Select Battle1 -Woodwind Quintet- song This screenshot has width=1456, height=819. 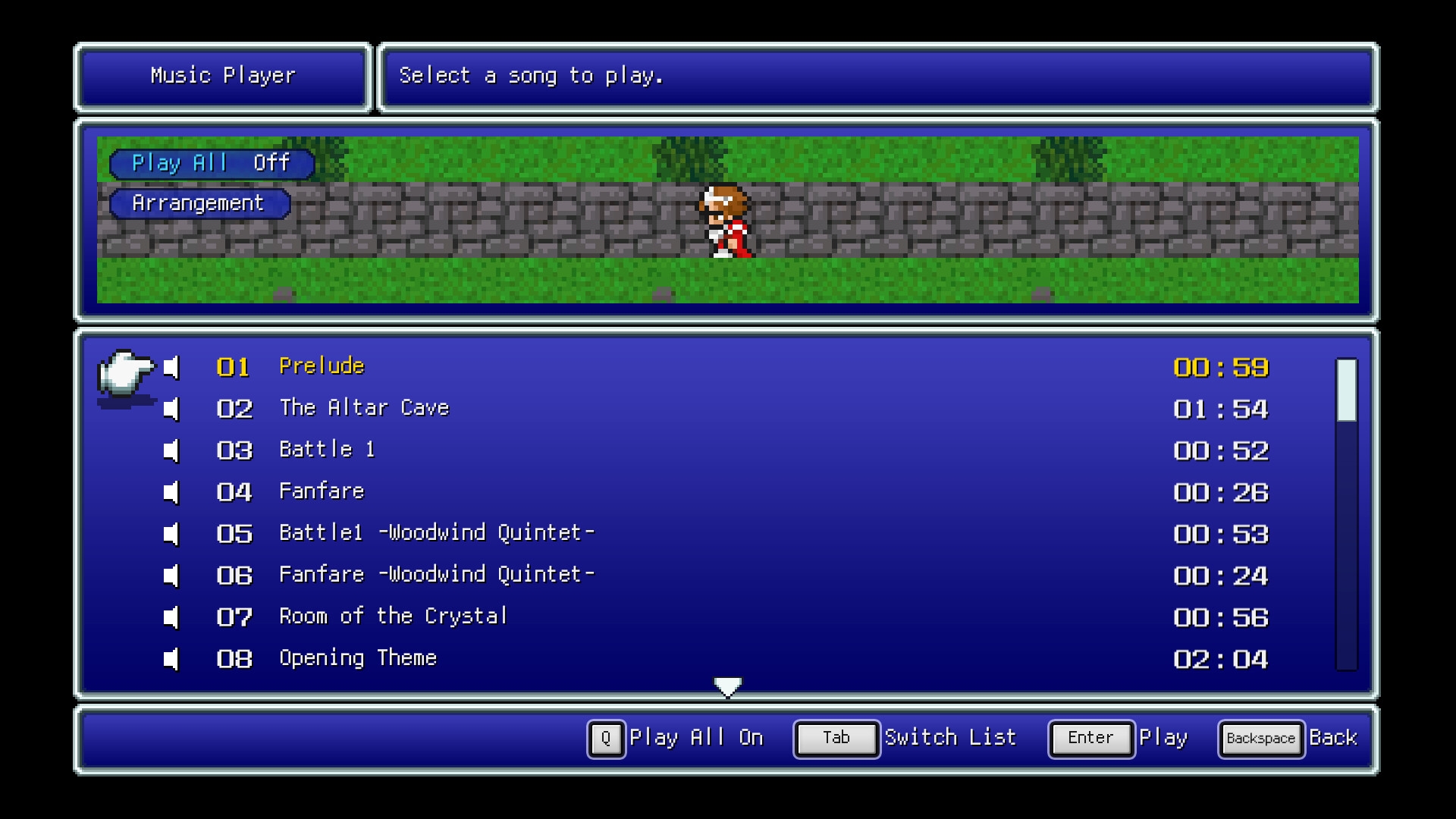coord(436,534)
